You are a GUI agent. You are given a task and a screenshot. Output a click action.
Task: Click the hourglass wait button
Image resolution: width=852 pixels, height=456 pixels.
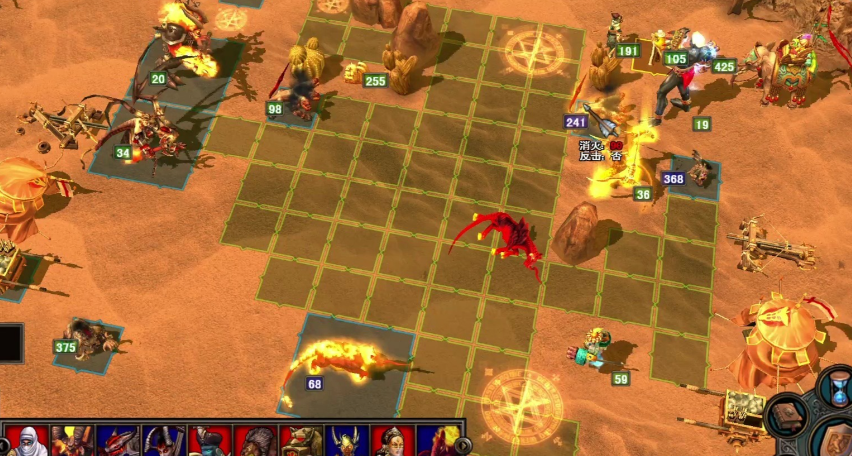tap(836, 388)
